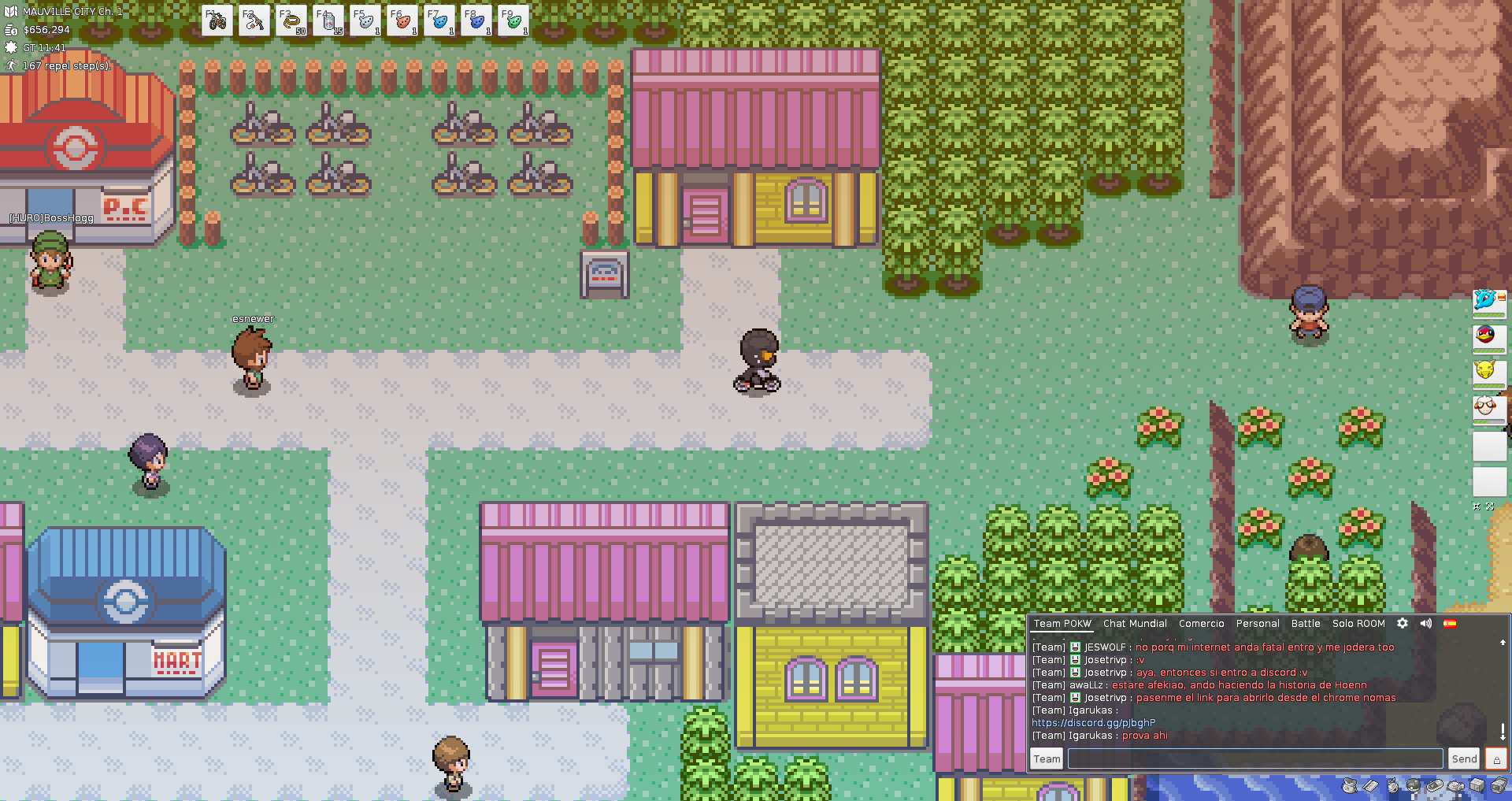Switch to the Personal chat tab
The height and width of the screenshot is (801, 1512).
tap(1257, 623)
